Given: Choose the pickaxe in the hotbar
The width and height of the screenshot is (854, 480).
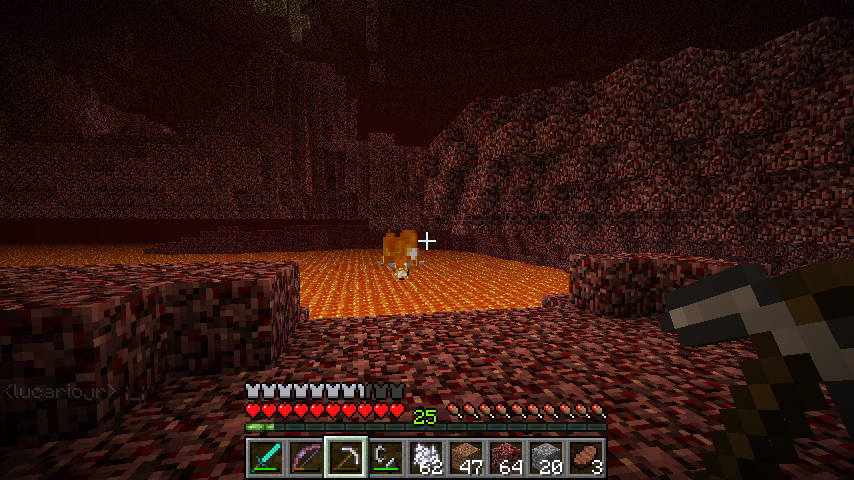Looking at the screenshot, I should coord(346,457).
